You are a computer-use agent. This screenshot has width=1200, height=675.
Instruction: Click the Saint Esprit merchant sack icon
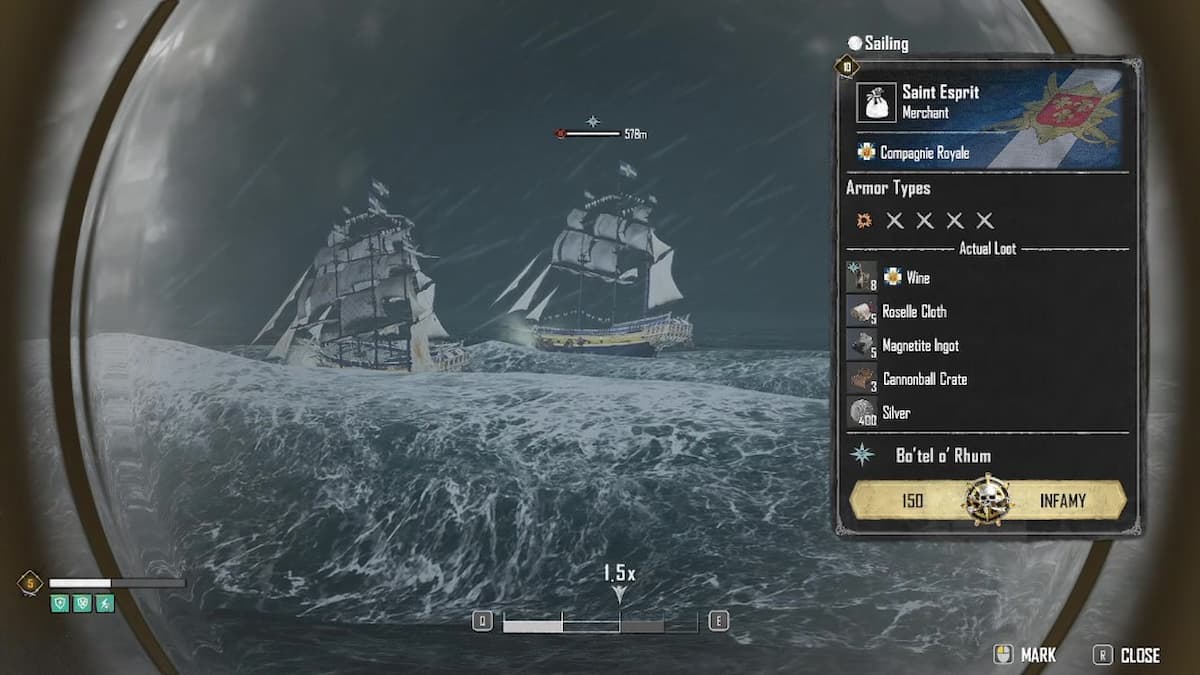(x=876, y=102)
